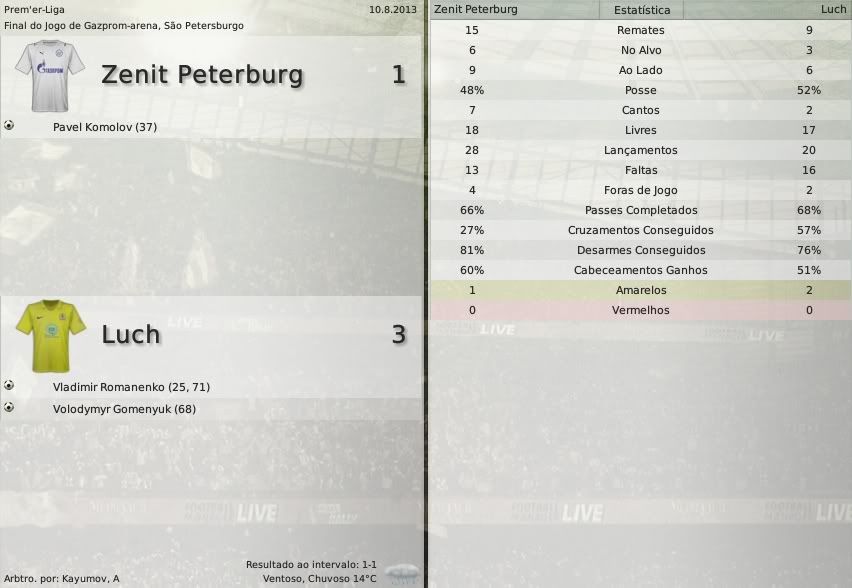Select goalscorer Pavel Komolov

(x=105, y=127)
